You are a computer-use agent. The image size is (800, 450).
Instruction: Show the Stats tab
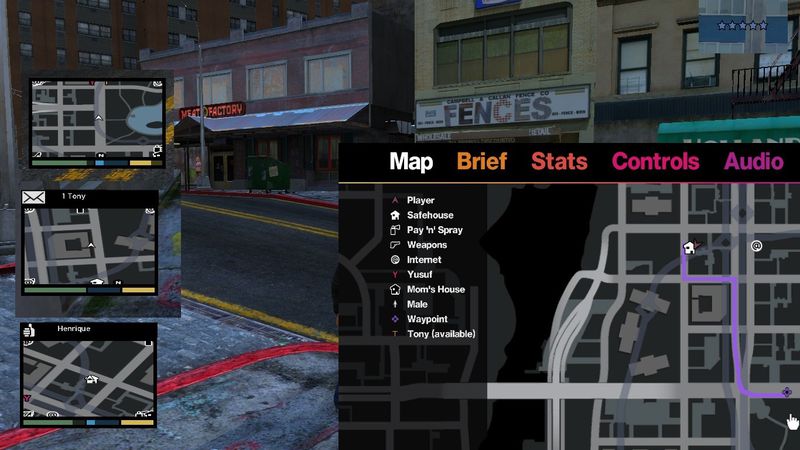click(559, 162)
